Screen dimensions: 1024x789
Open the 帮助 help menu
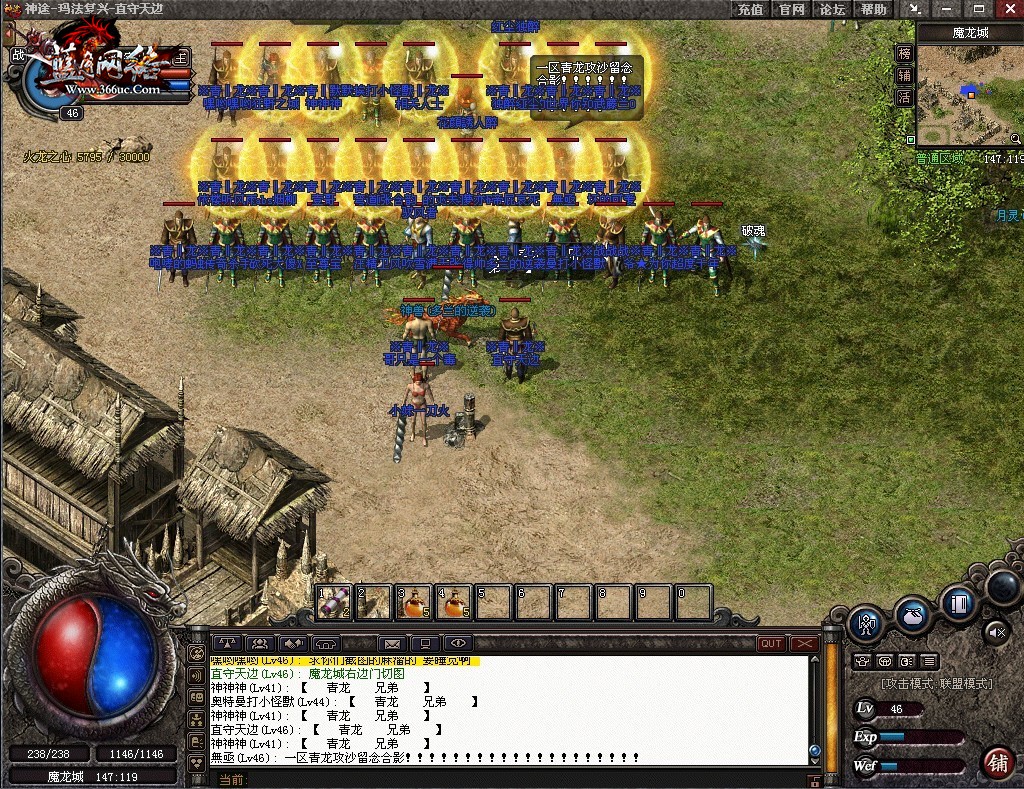[873, 9]
